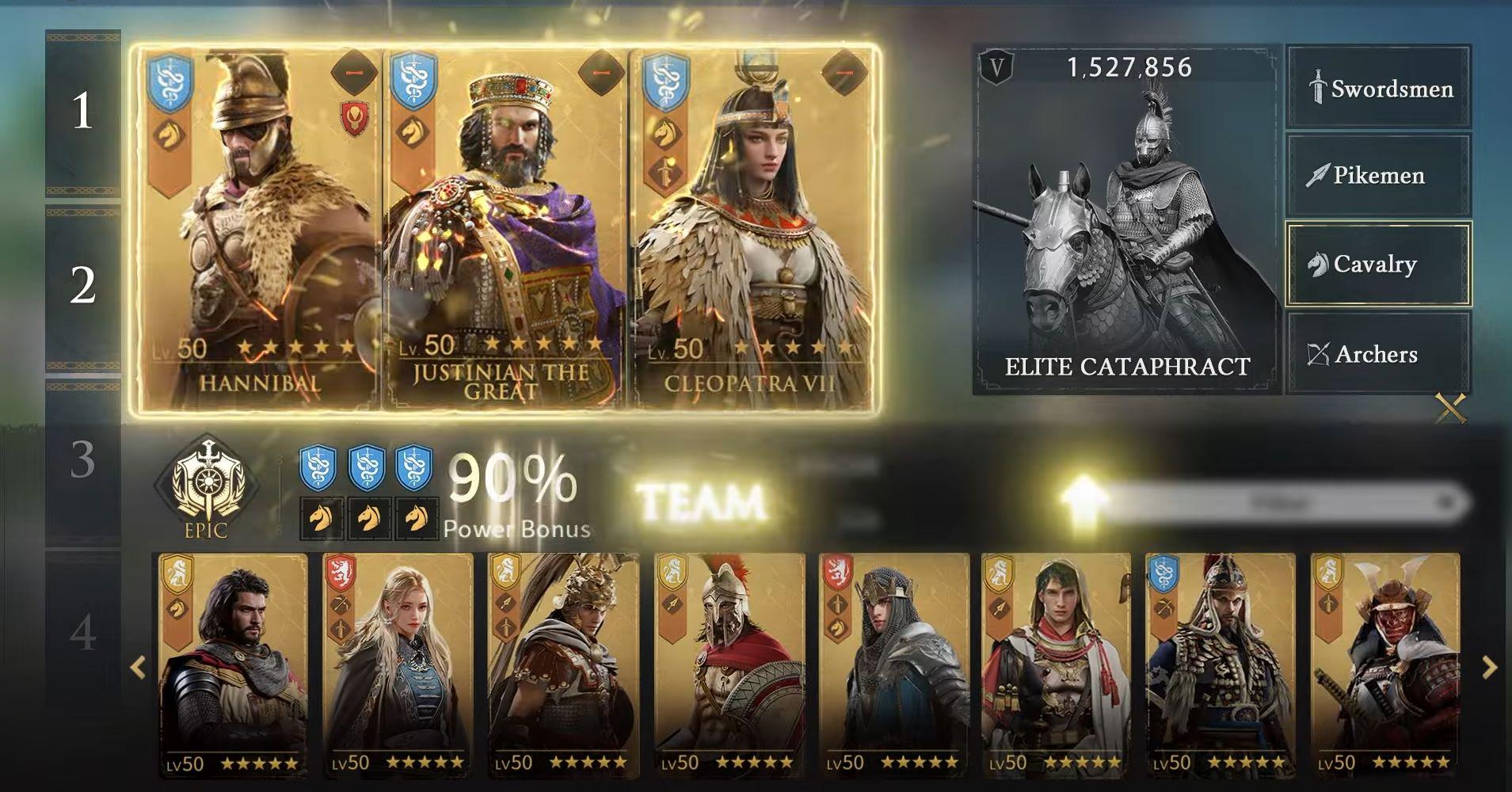Select the Swordsmen troop type
Image resolution: width=1512 pixels, height=792 pixels.
1378,88
